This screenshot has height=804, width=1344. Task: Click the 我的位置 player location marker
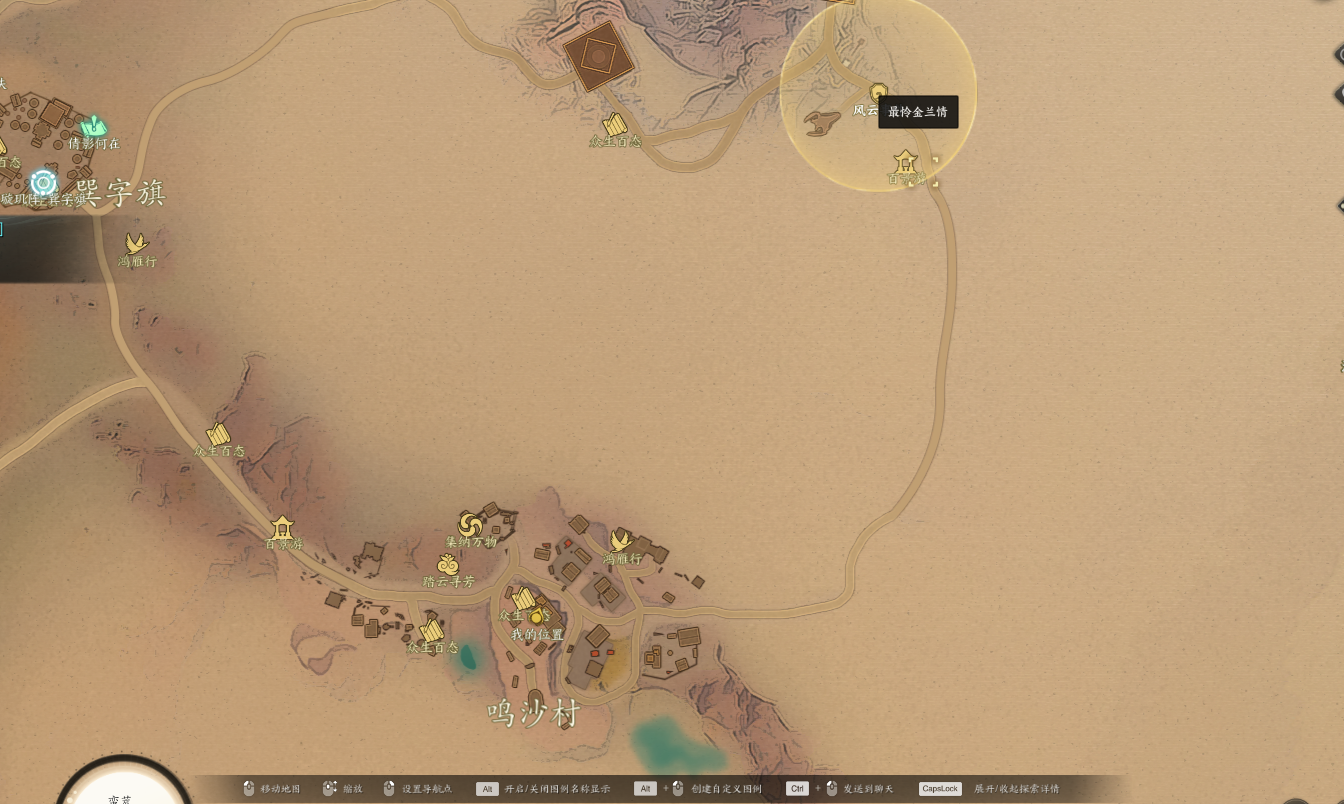pos(537,617)
